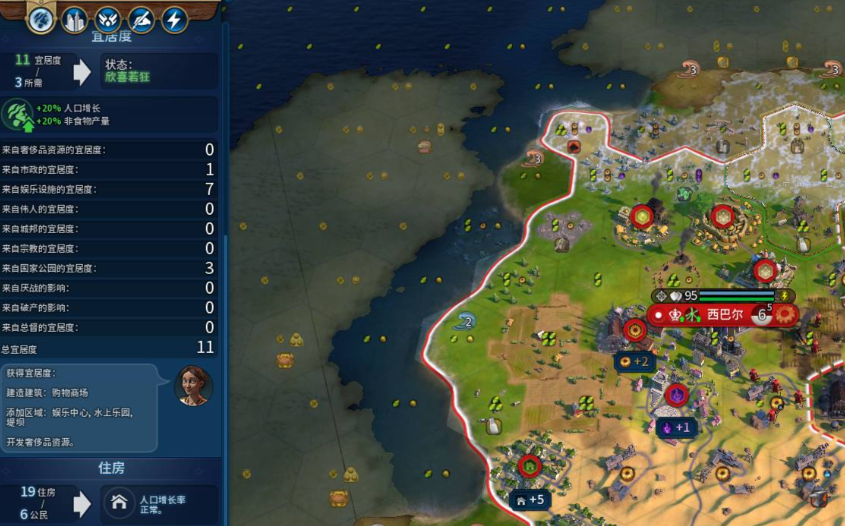
Task: Click the +1 purple faith yield badge
Action: point(675,427)
